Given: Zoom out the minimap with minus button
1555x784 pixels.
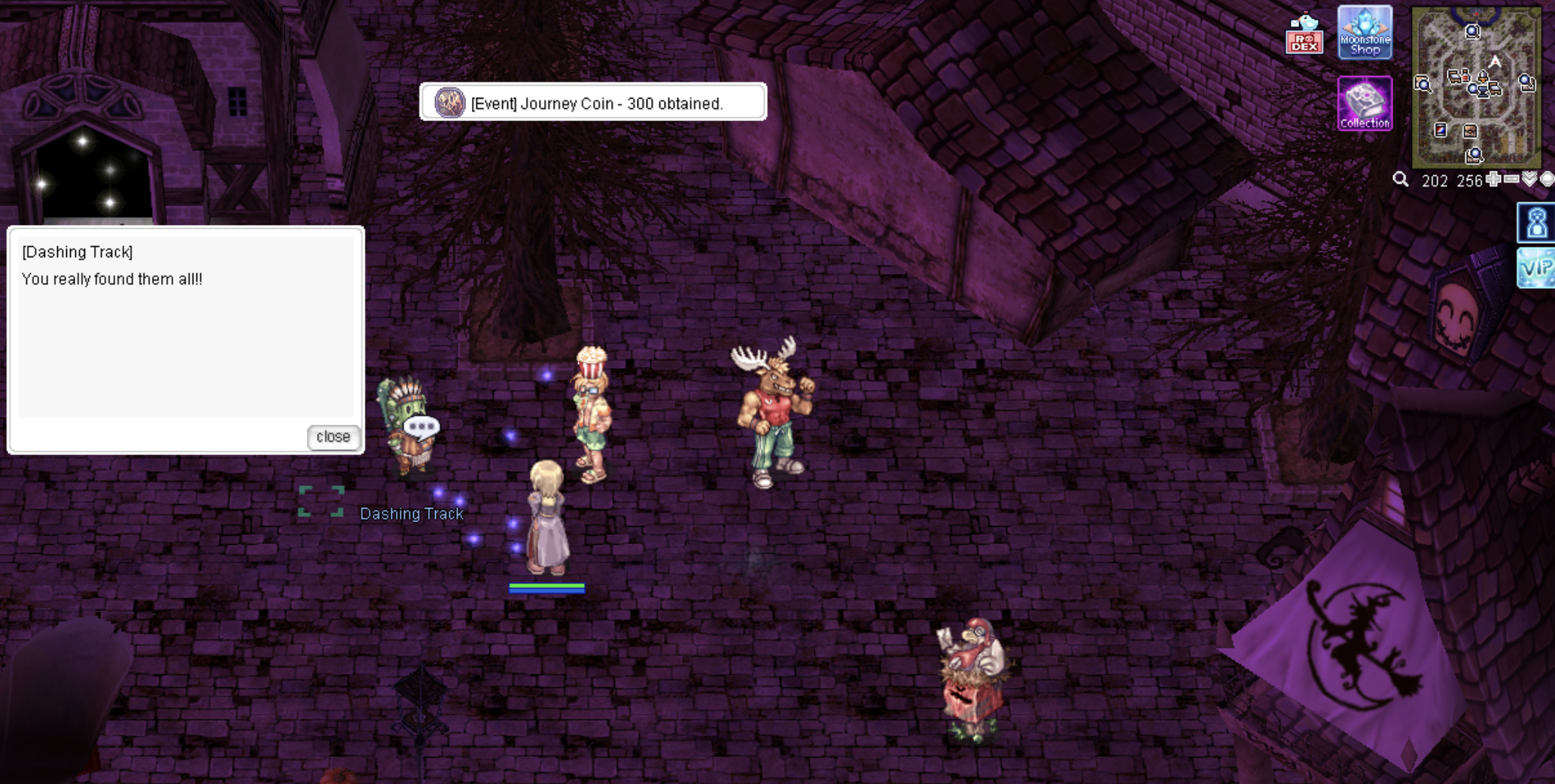Looking at the screenshot, I should pos(1511,179).
